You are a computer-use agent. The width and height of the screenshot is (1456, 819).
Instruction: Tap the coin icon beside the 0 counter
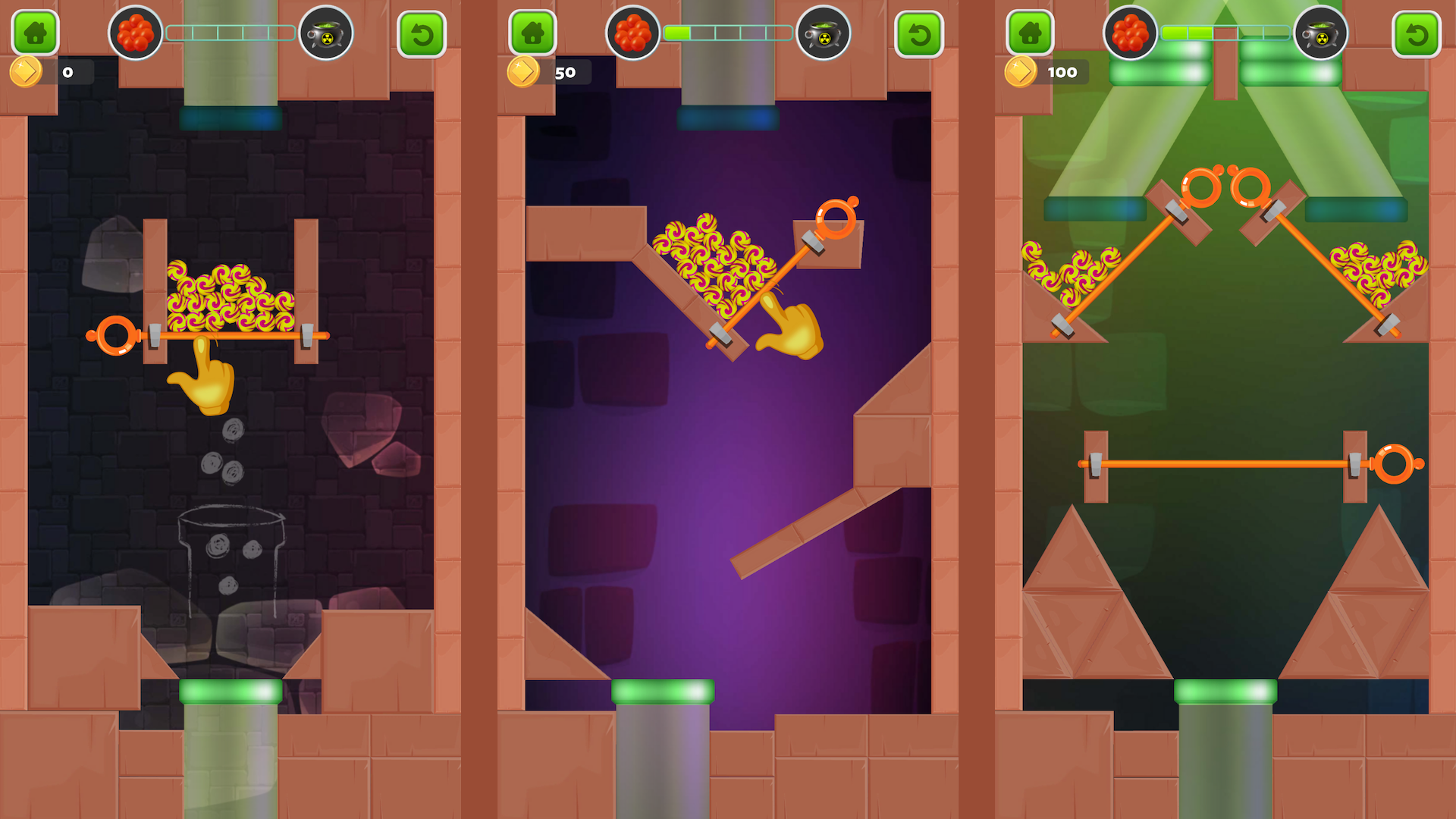click(27, 71)
